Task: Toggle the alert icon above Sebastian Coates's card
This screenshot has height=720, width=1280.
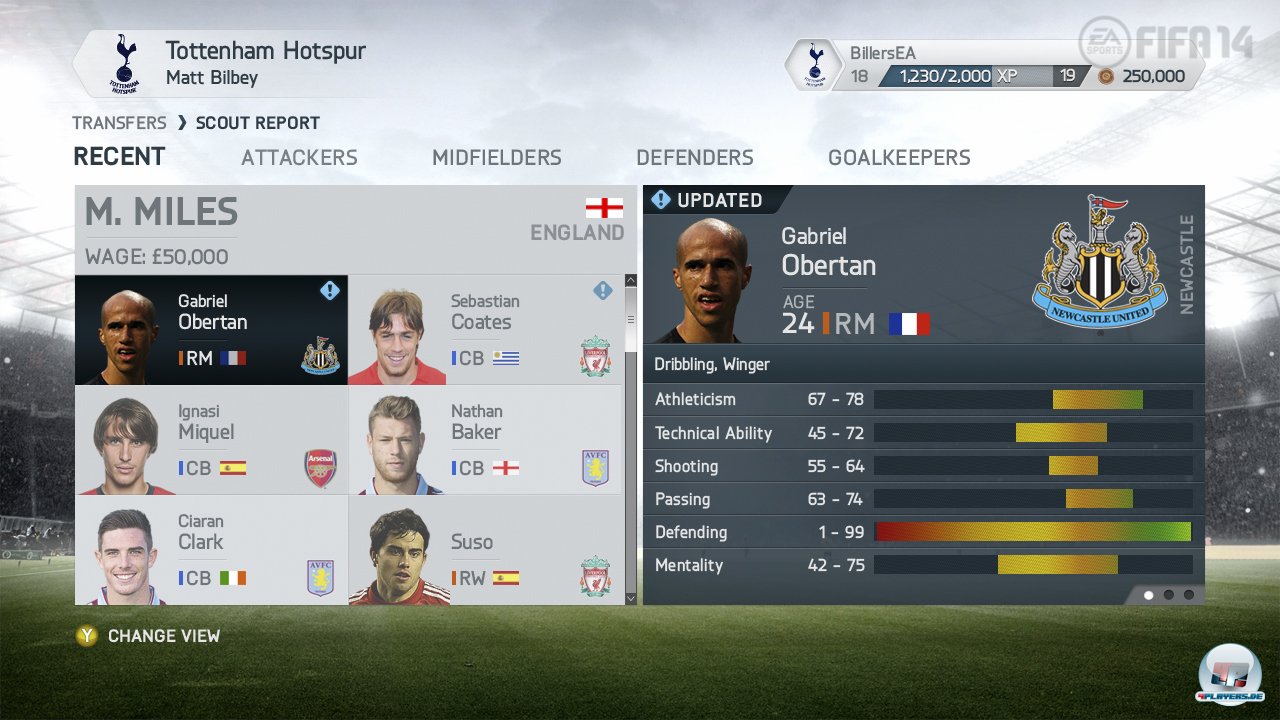Action: click(x=602, y=291)
